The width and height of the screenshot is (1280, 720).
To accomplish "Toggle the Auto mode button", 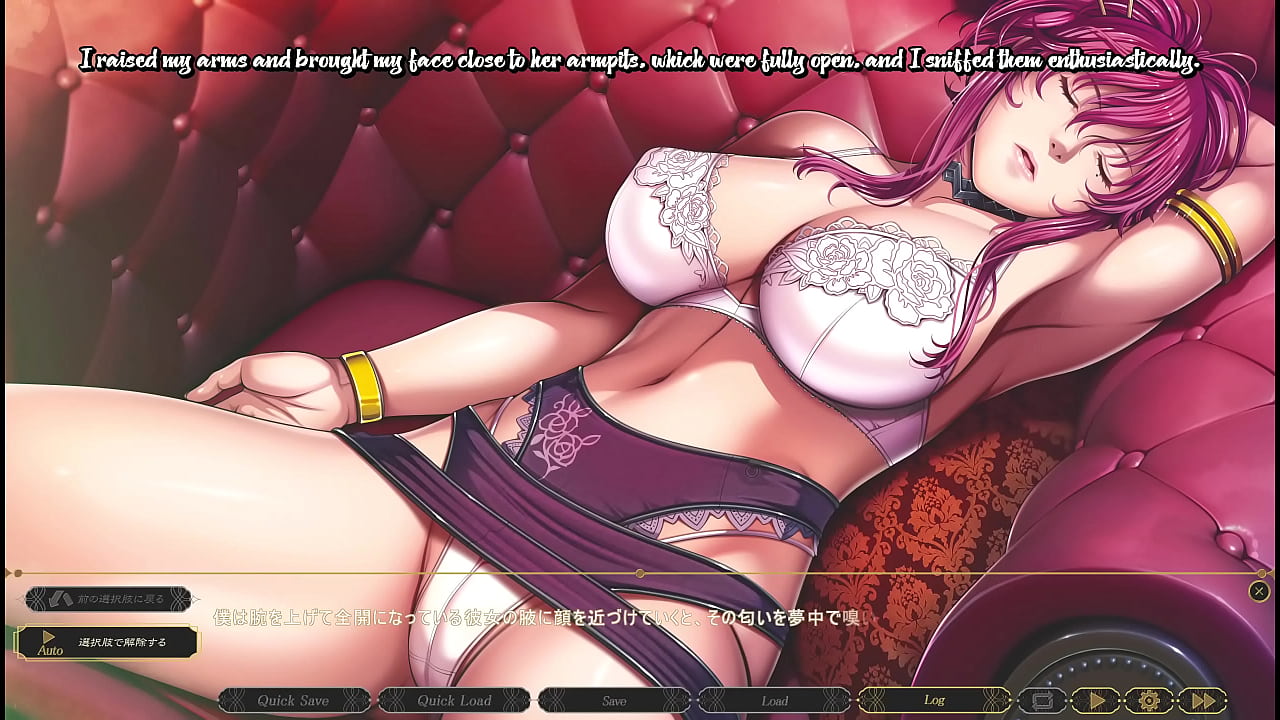I will click(107, 642).
